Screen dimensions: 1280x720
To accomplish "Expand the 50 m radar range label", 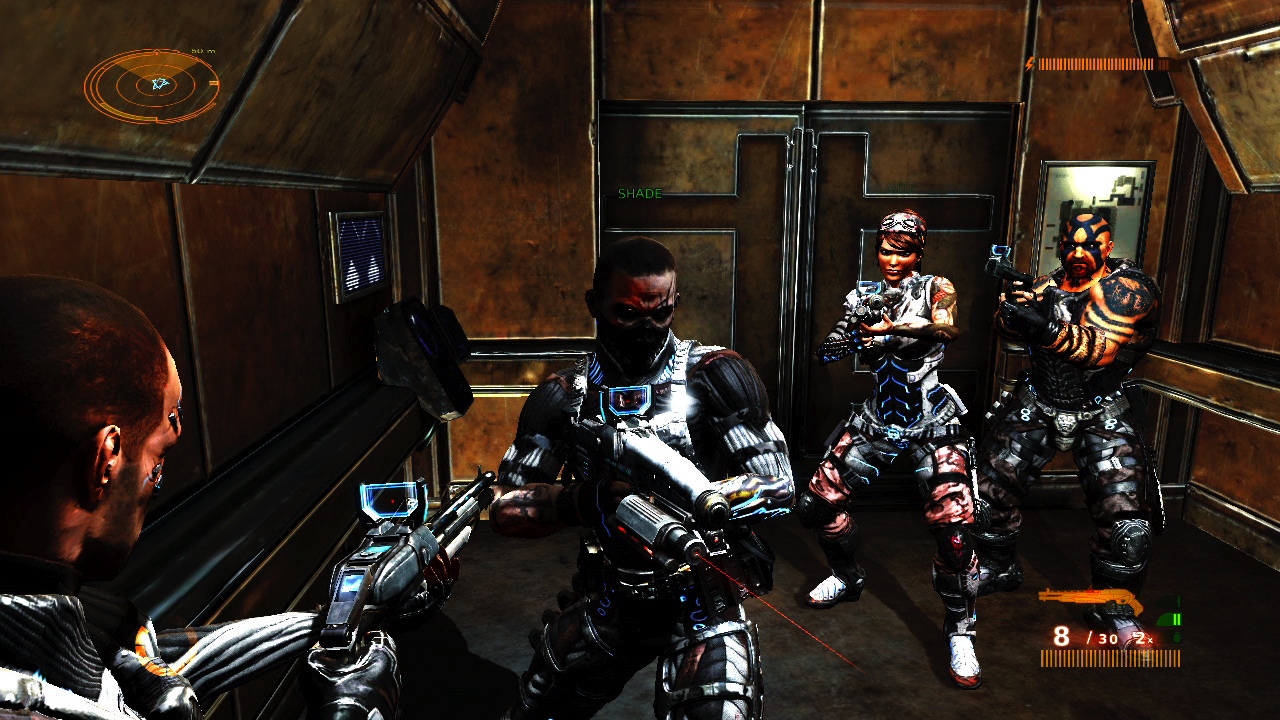I will coord(205,51).
